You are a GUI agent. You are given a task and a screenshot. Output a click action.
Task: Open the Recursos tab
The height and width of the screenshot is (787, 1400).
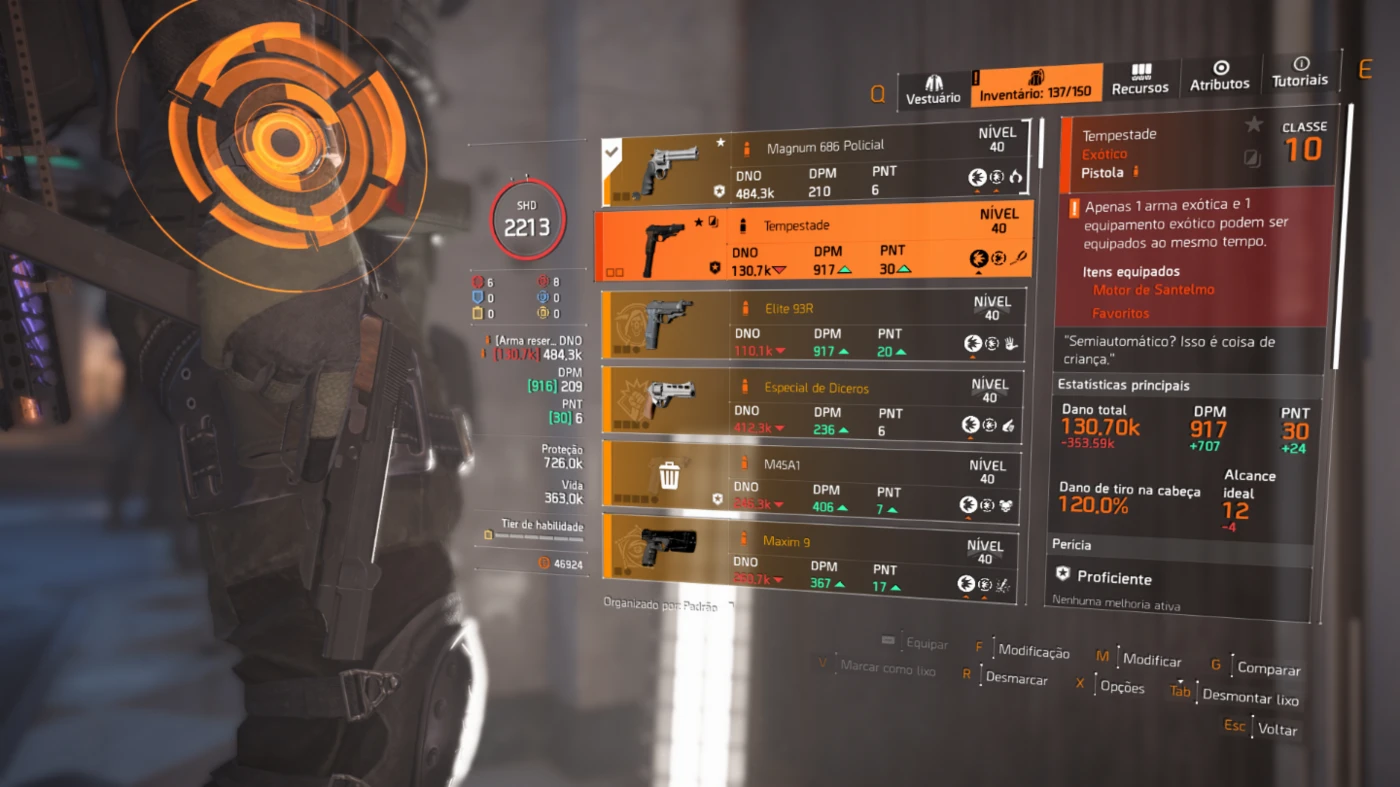tap(1140, 80)
